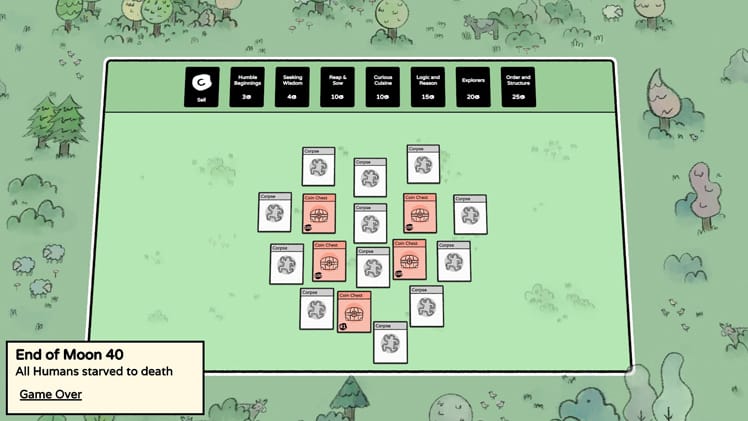Select the Reap & Sow booster pack
The width and height of the screenshot is (748, 421).
pos(337,87)
